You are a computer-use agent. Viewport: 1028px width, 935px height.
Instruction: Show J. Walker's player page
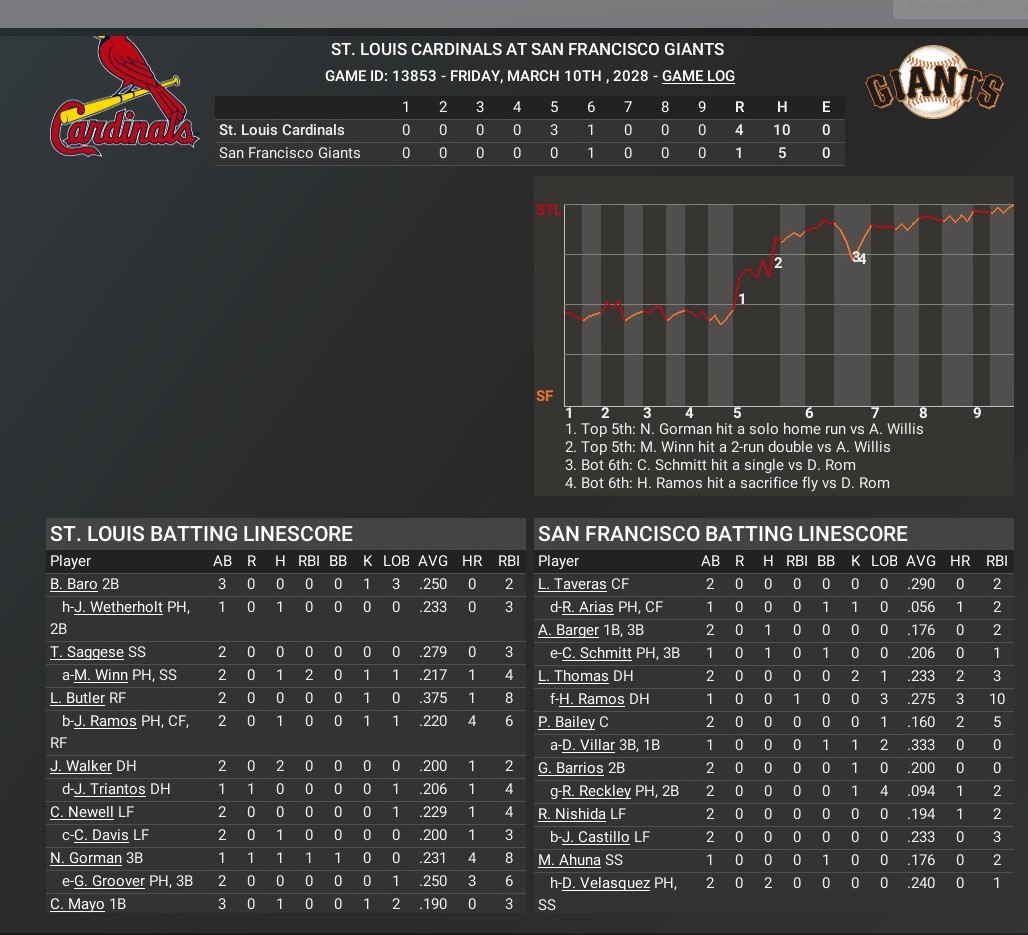(x=81, y=767)
